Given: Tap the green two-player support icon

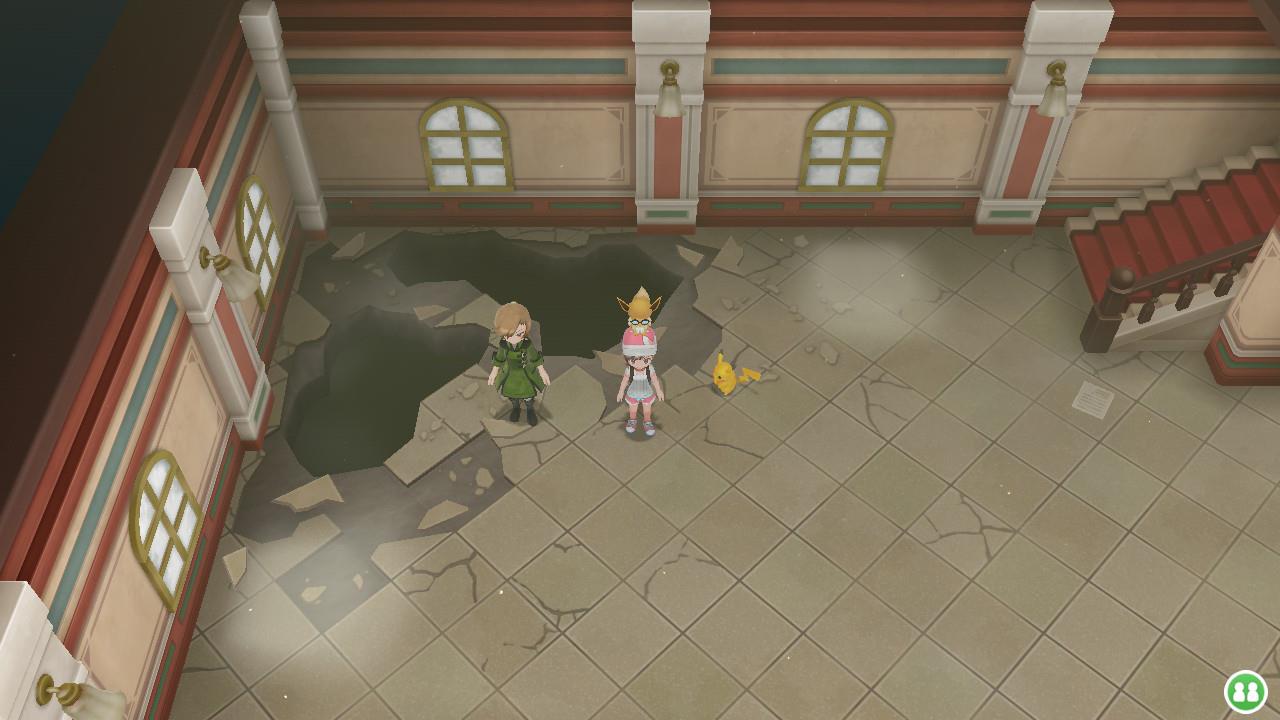Looking at the screenshot, I should [x=1245, y=691].
